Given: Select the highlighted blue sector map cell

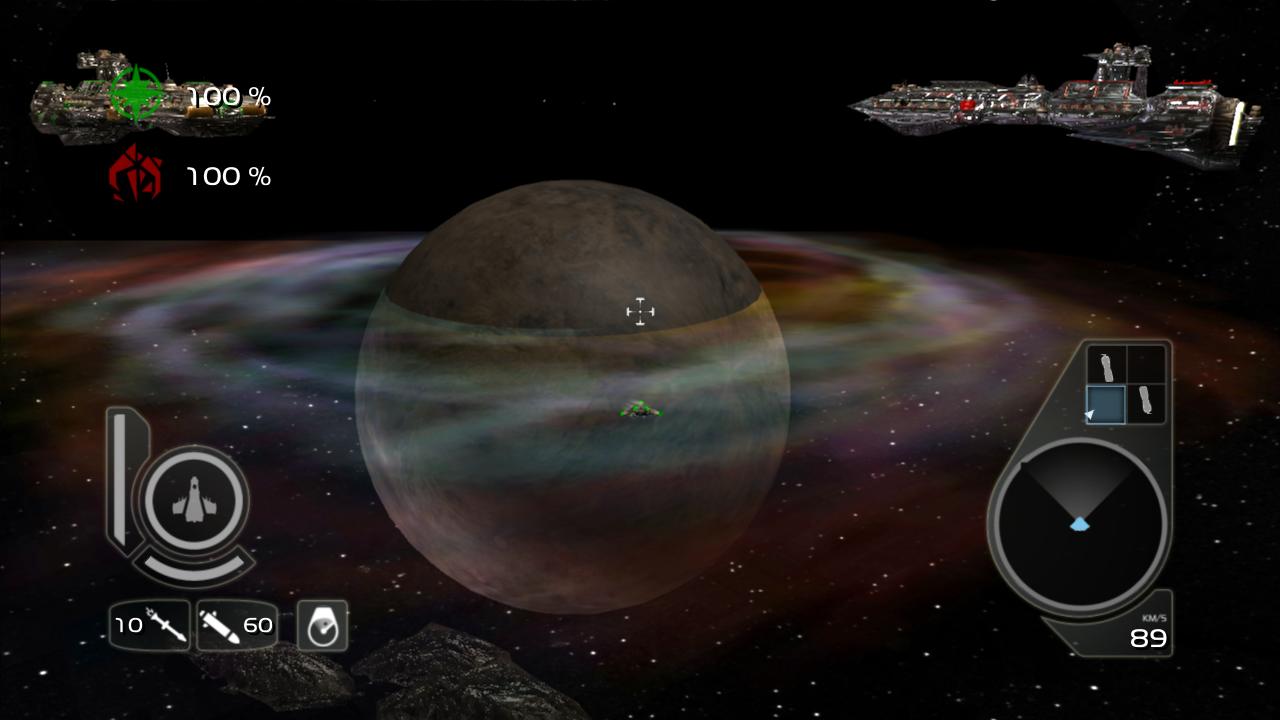Looking at the screenshot, I should coord(1106,404).
